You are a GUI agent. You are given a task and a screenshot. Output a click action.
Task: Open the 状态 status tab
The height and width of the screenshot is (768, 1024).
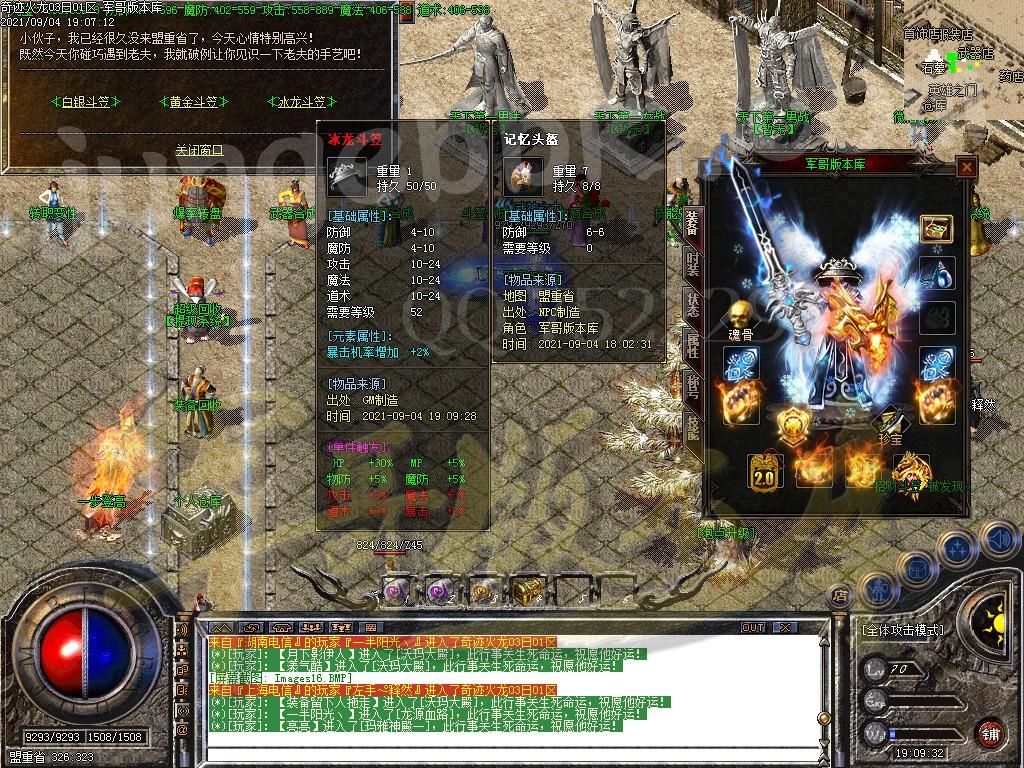692,304
